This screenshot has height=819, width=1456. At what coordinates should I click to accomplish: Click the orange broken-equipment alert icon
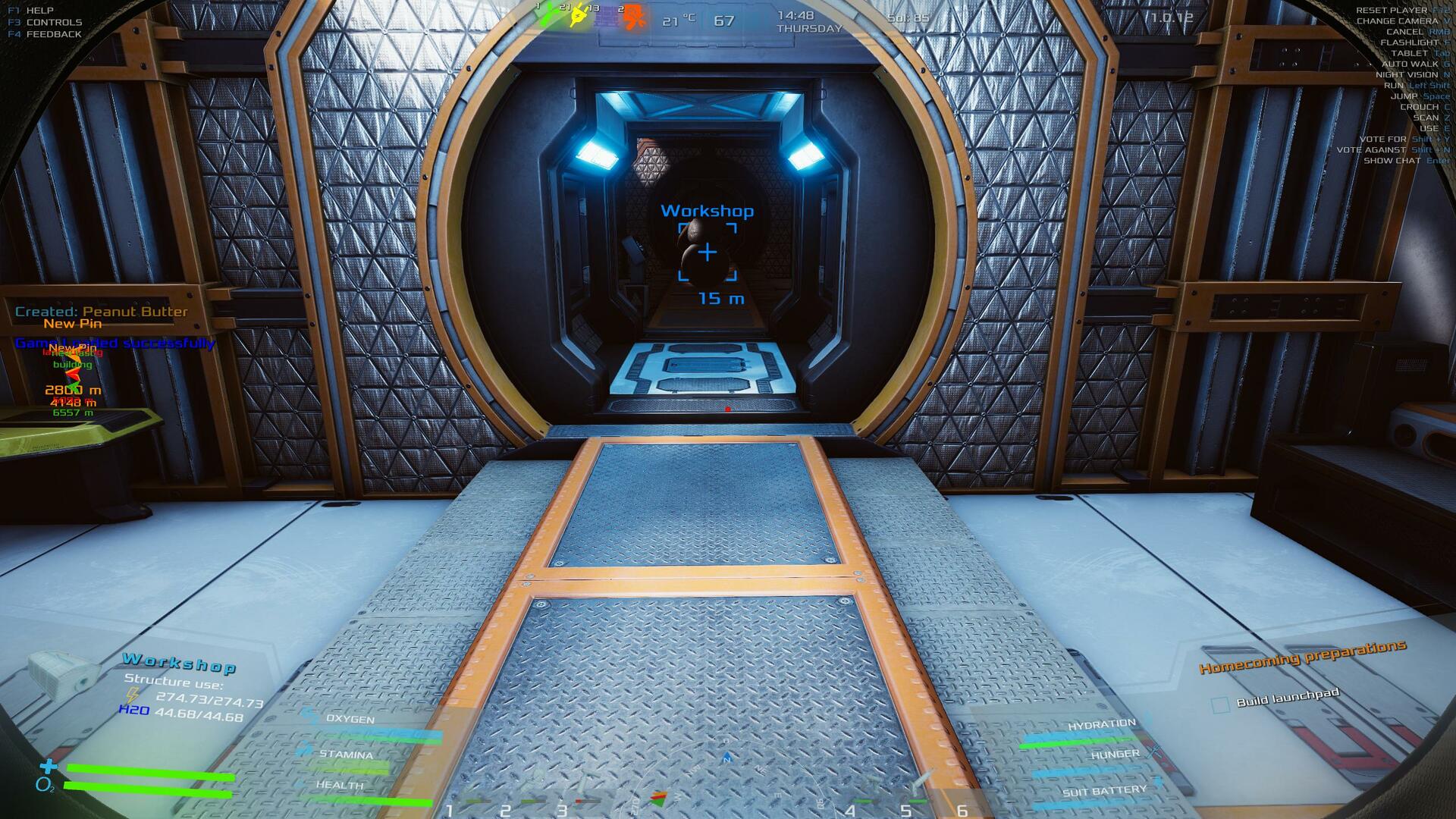(634, 17)
